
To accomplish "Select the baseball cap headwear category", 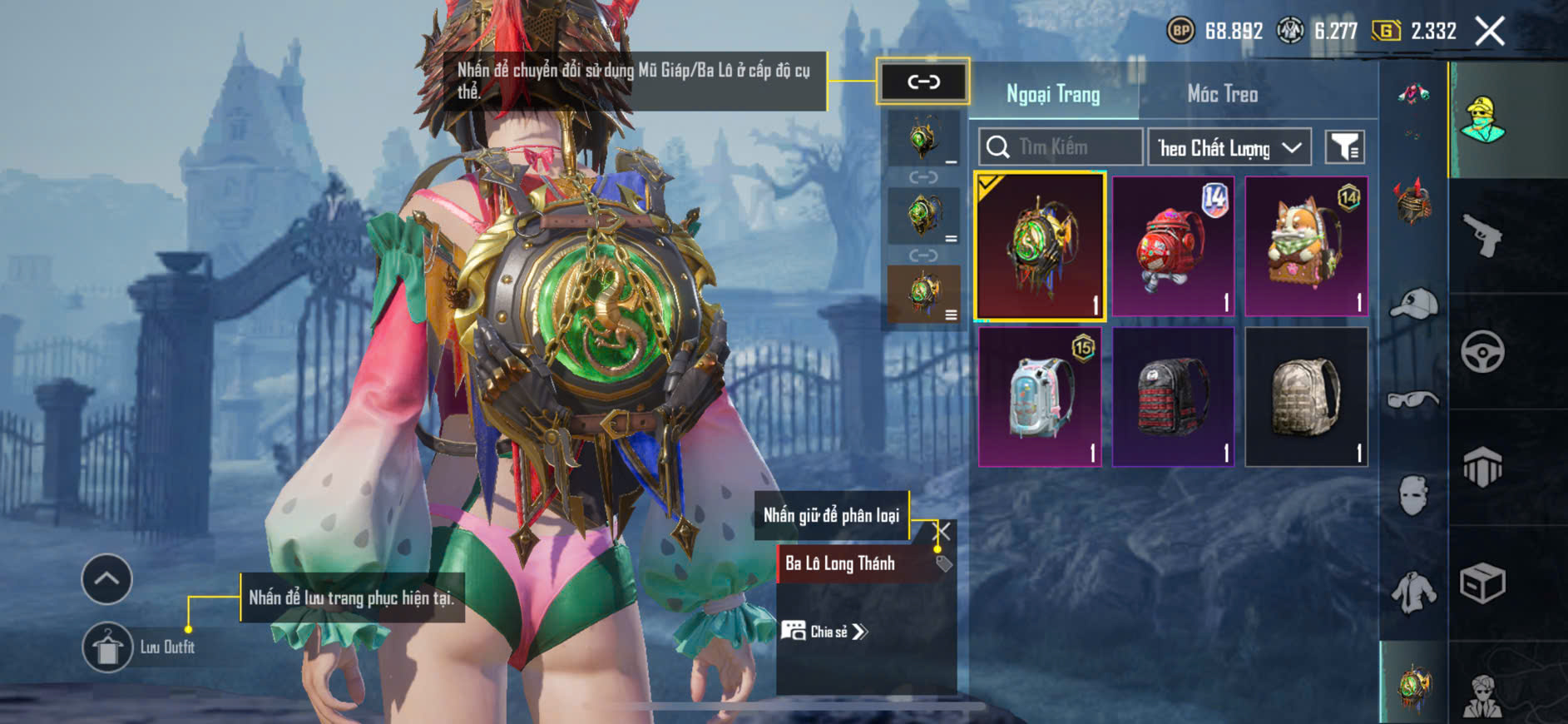I will (1413, 305).
